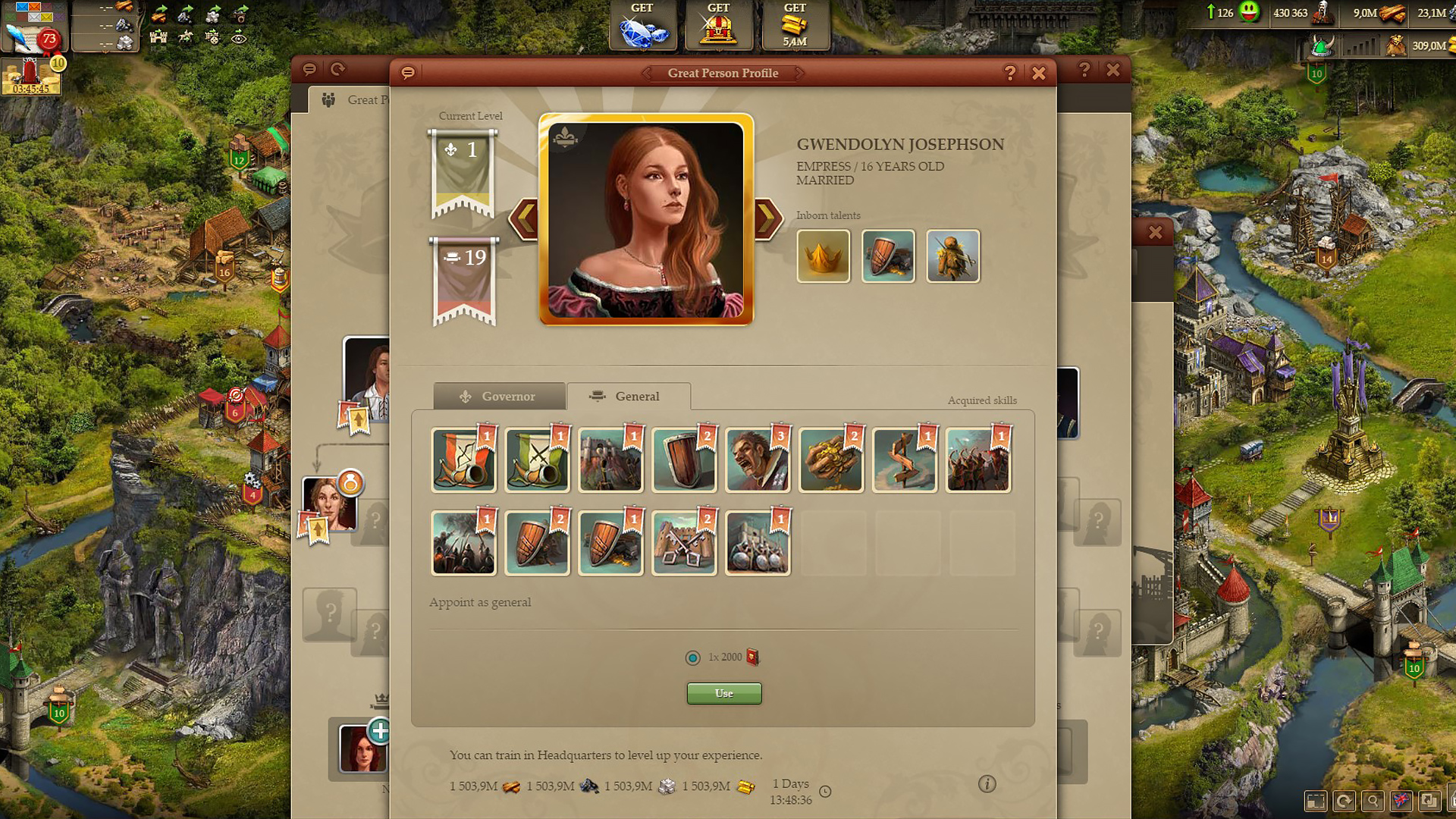
Task: Select the shield inborn talent icon
Action: (888, 256)
